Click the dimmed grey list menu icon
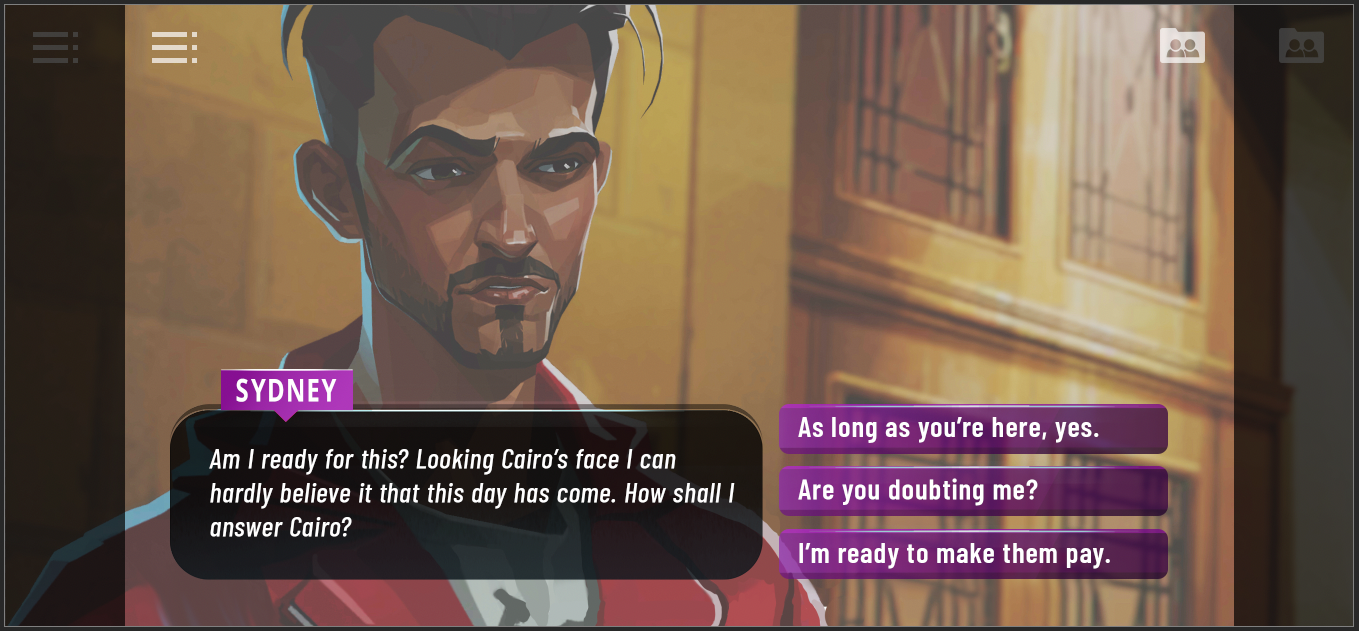 pos(55,47)
